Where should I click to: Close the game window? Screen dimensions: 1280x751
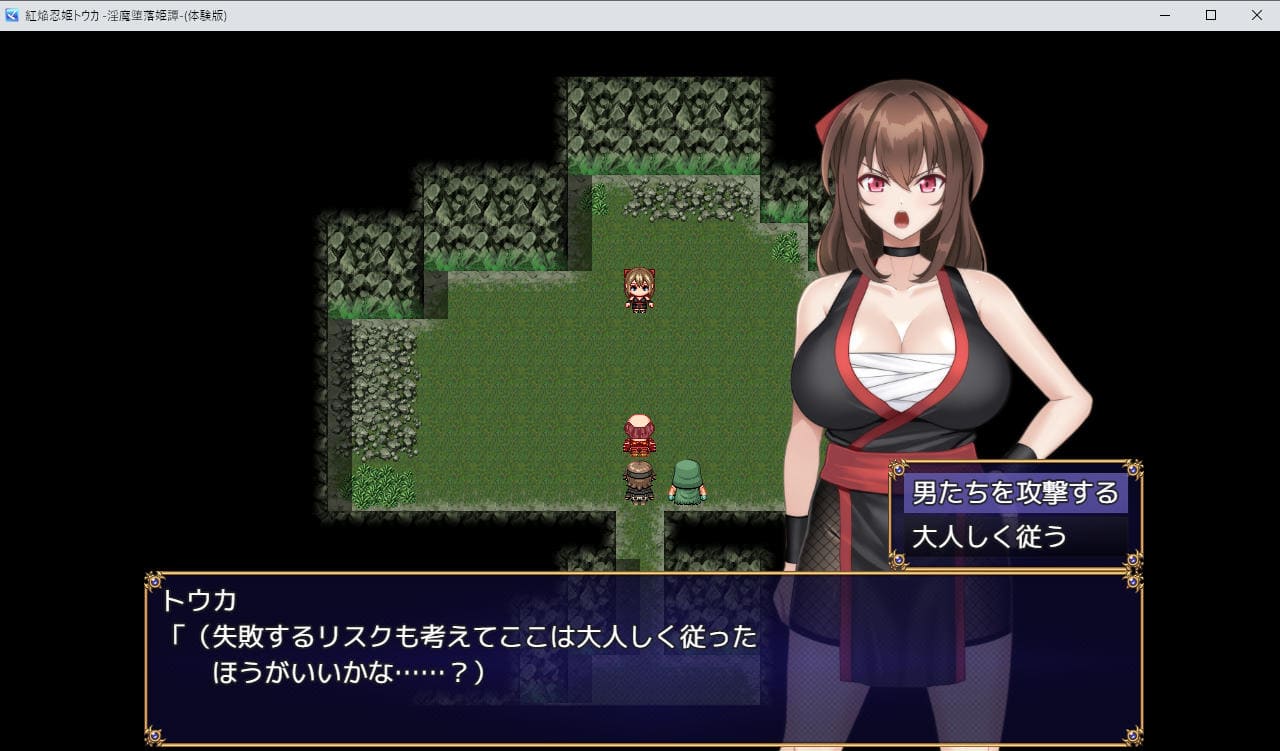1256,15
